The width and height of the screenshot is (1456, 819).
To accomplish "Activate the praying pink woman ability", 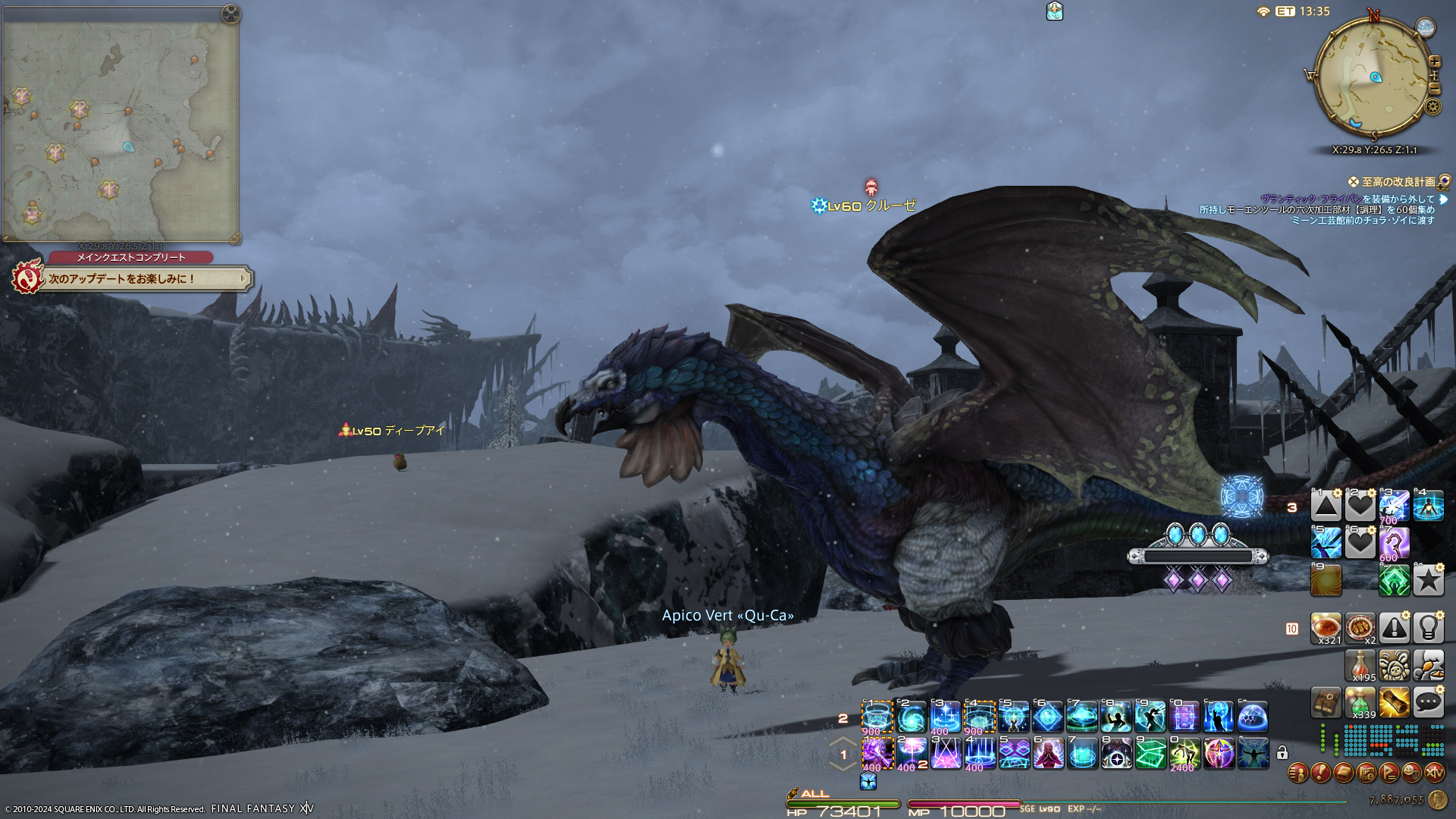I will (1048, 754).
